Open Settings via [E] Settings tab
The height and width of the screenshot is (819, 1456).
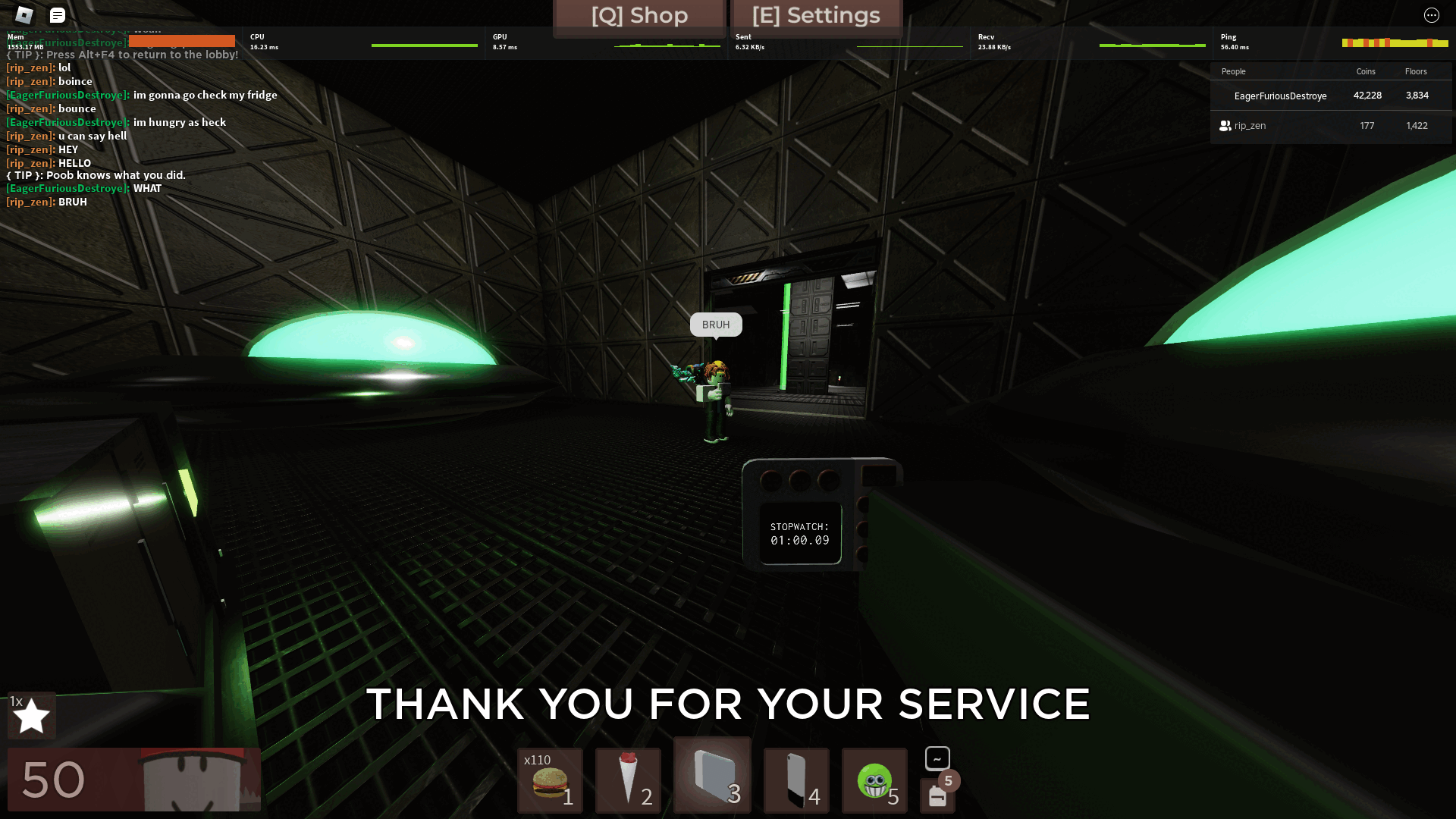tap(815, 15)
